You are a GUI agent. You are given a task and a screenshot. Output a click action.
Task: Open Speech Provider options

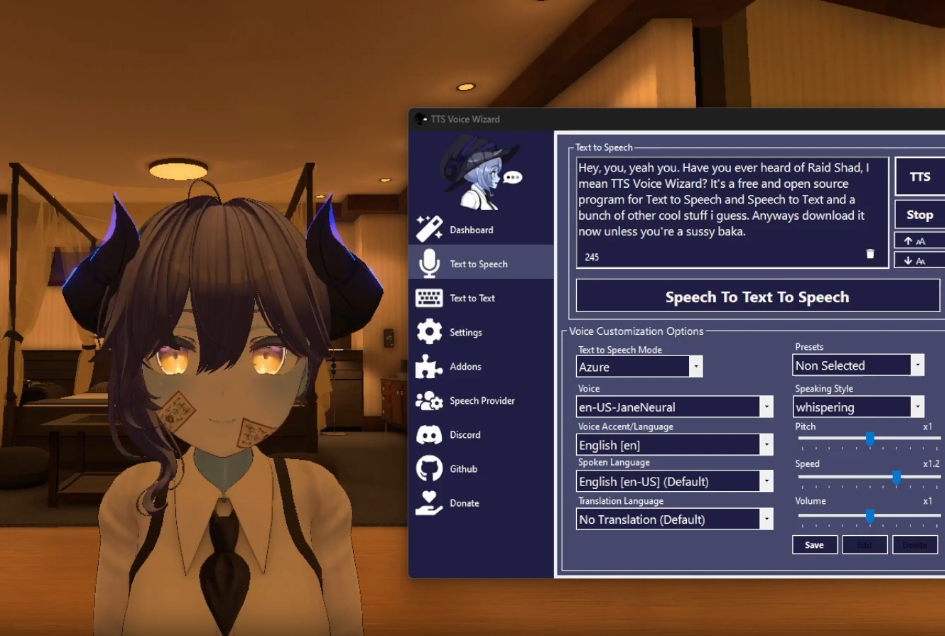coord(481,401)
